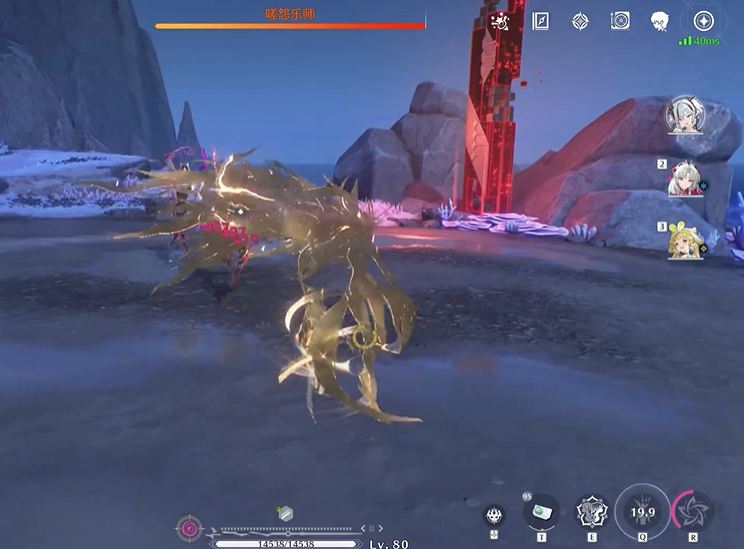Switch to the white-haired character in slot 2
Screen dimensions: 744x549
point(686,178)
